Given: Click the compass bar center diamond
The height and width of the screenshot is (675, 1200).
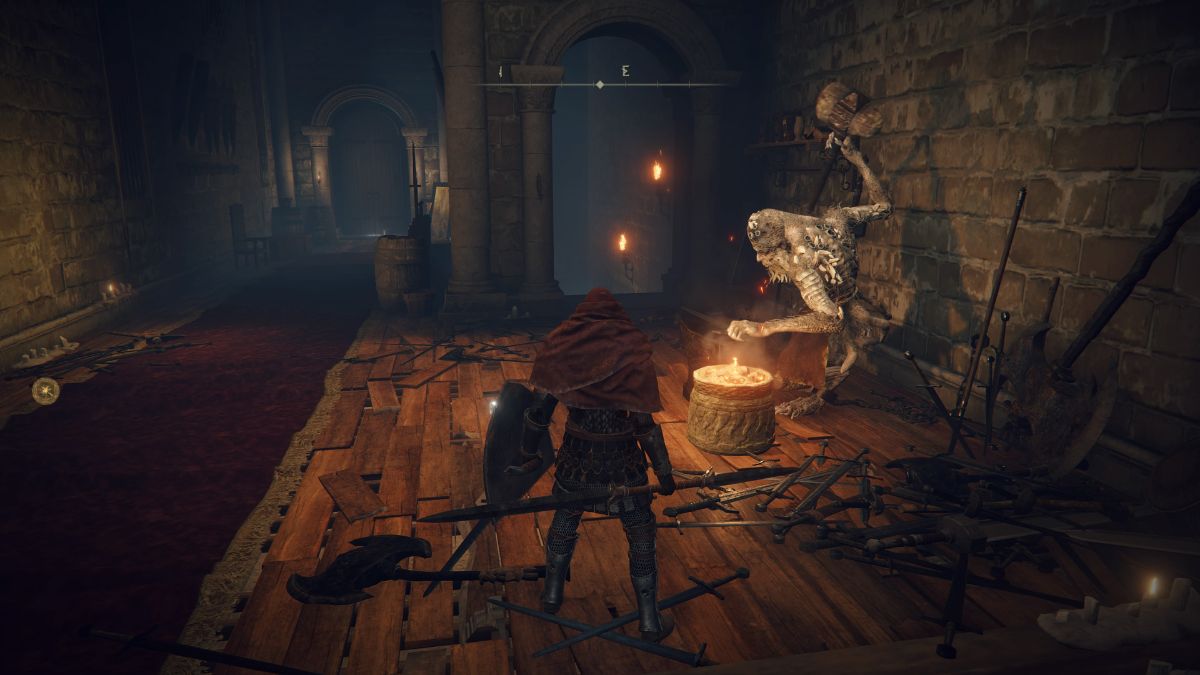Looking at the screenshot, I should 600,85.
